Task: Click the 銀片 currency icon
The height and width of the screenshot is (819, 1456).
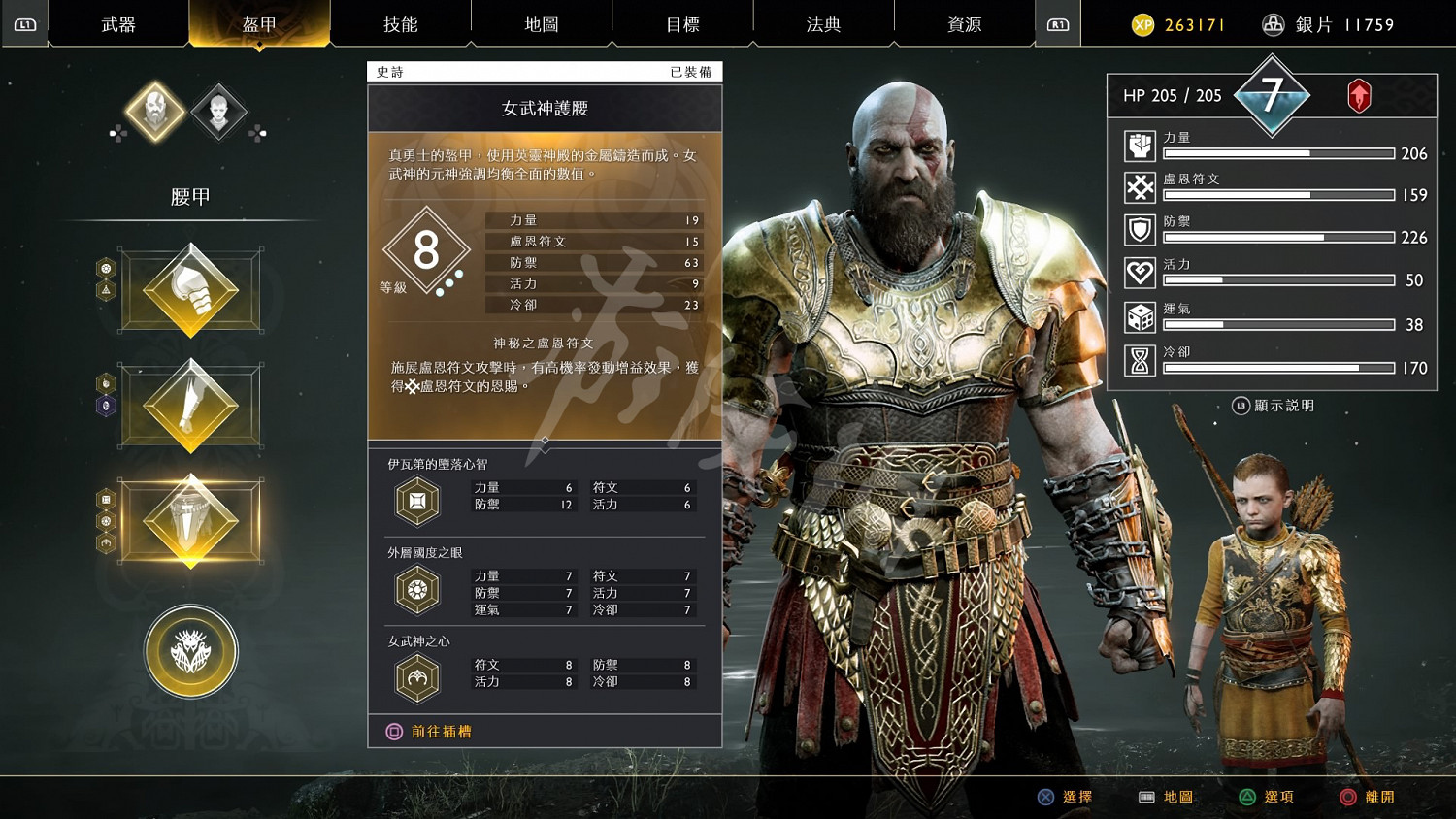Action: [1273, 24]
